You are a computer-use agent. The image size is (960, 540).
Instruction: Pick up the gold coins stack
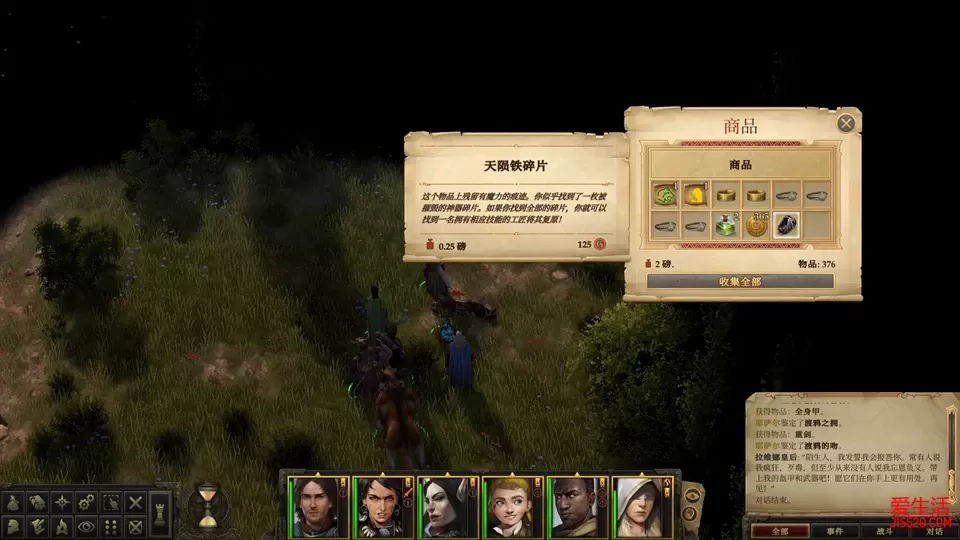click(756, 225)
